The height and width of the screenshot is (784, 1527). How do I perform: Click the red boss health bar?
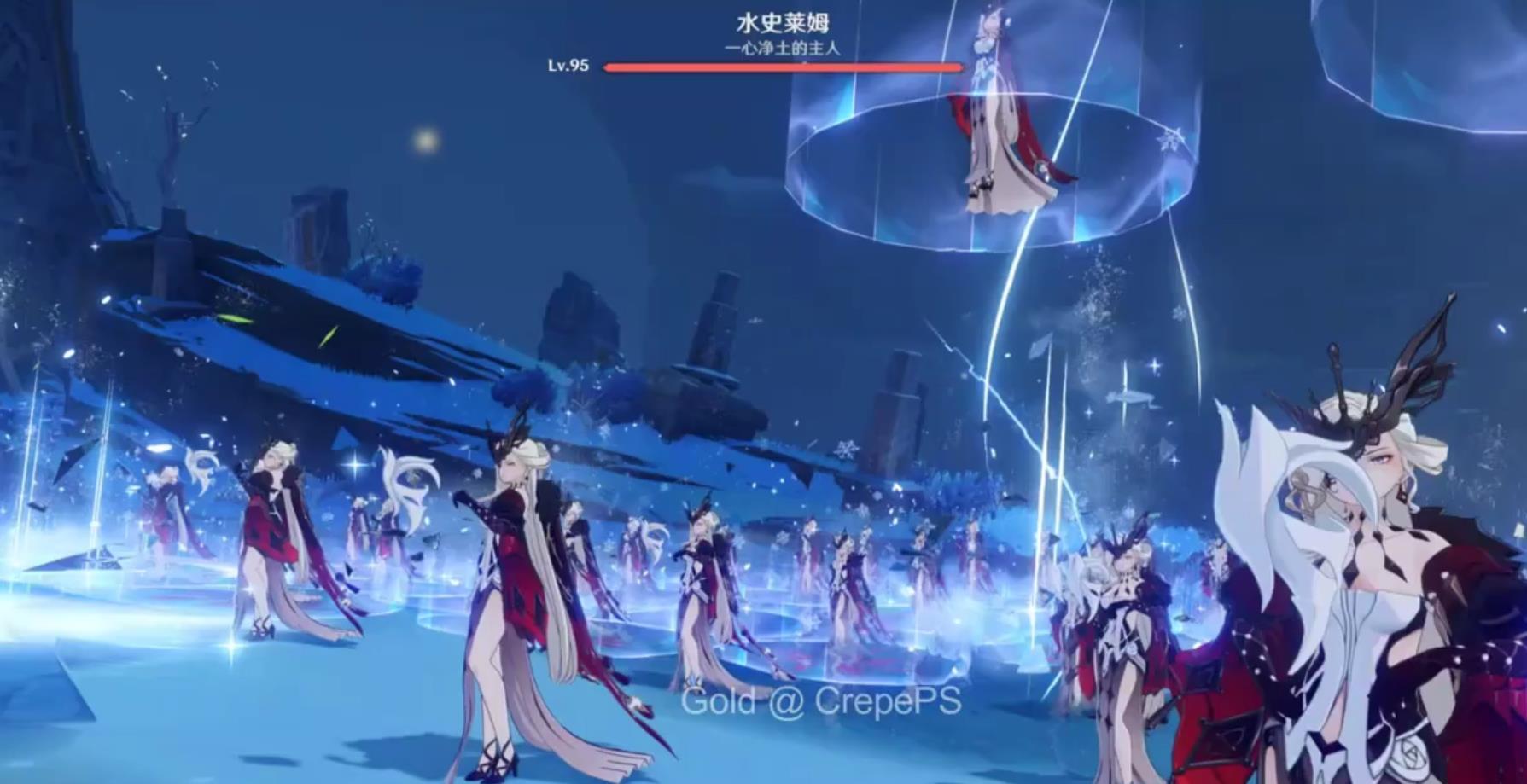784,66
